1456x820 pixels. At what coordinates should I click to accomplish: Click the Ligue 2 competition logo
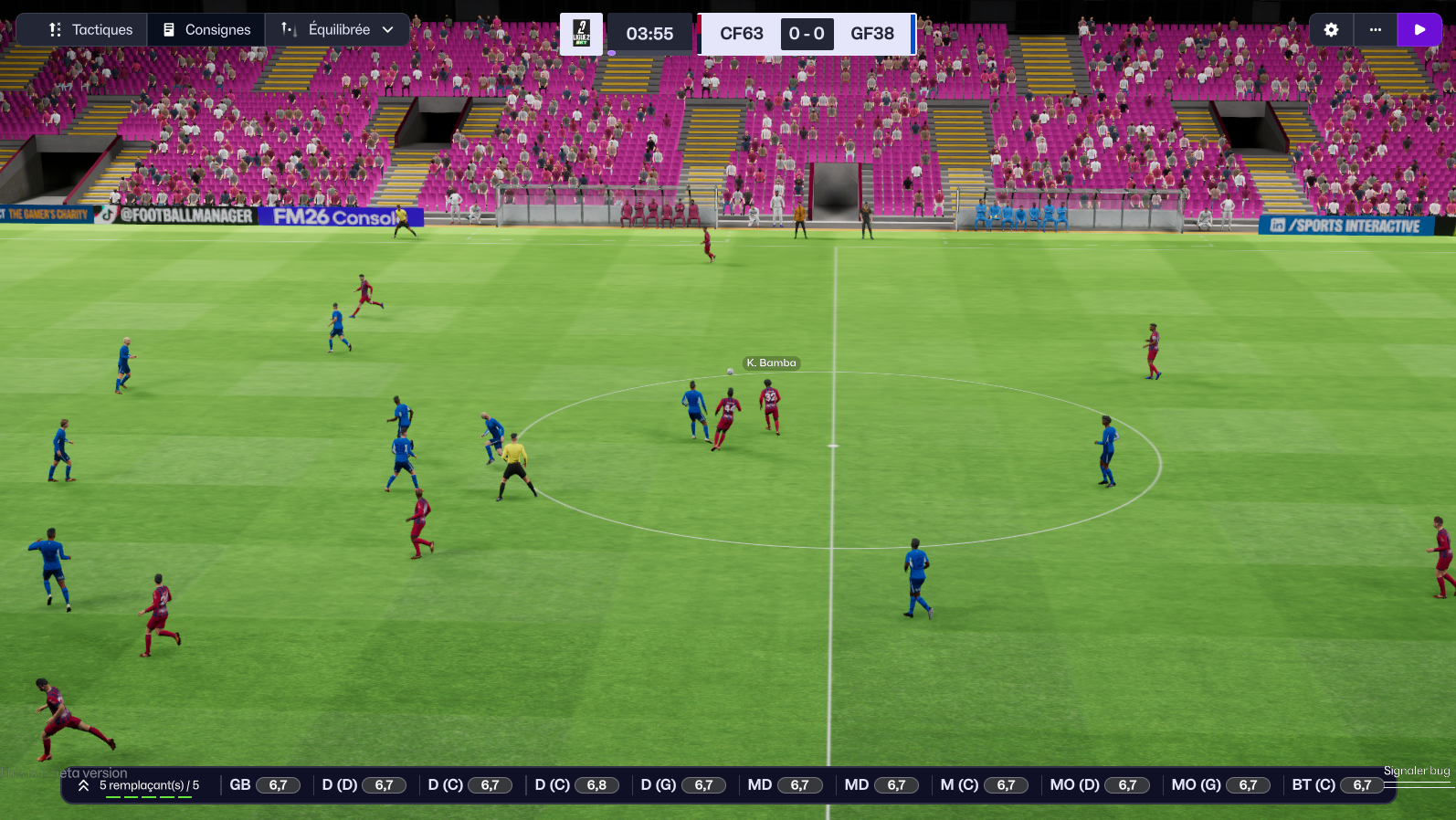(581, 34)
